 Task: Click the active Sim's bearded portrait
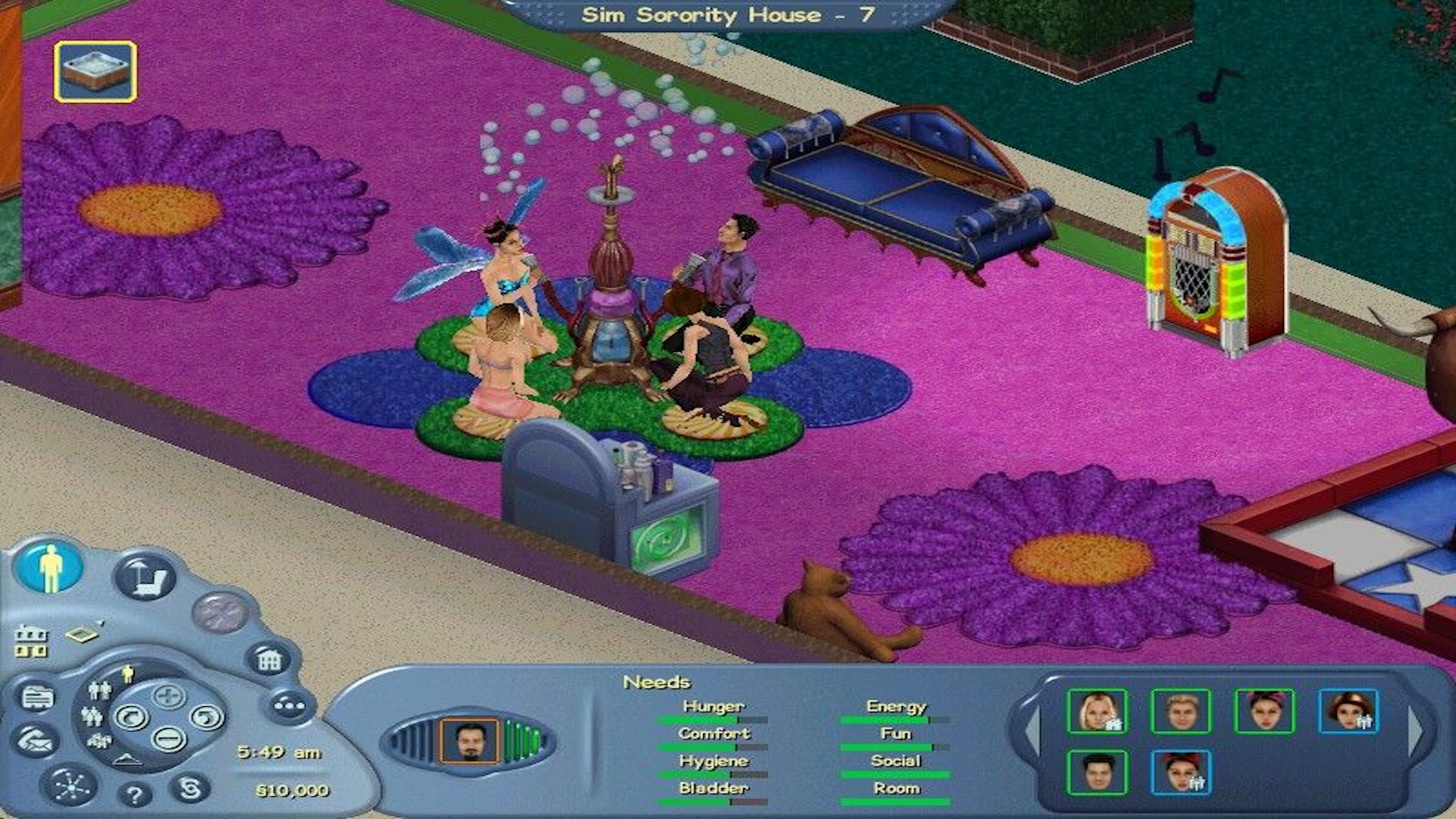click(x=469, y=741)
